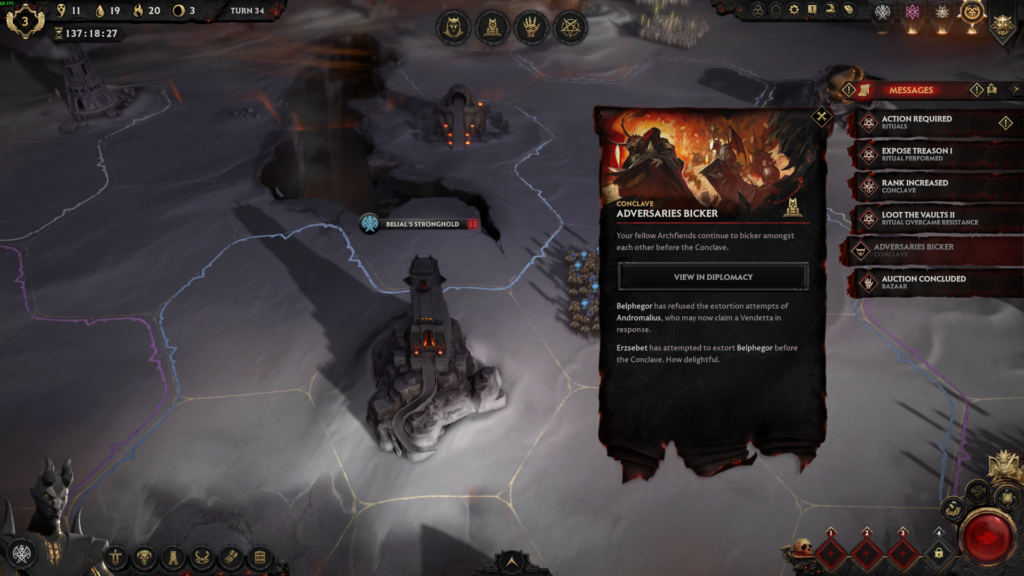This screenshot has width=1024, height=576.
Task: Close the Adversaries Bicker popup
Action: (x=822, y=117)
